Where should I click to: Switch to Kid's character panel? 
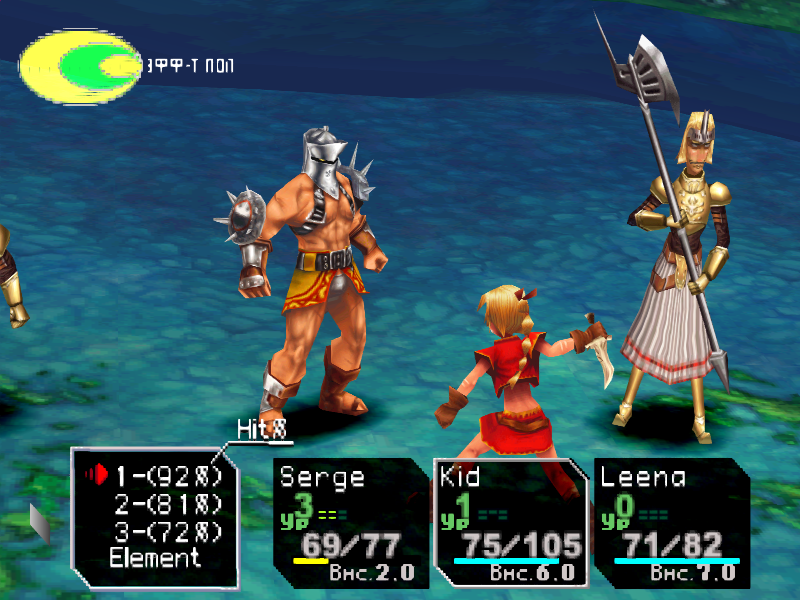[x=510, y=522]
